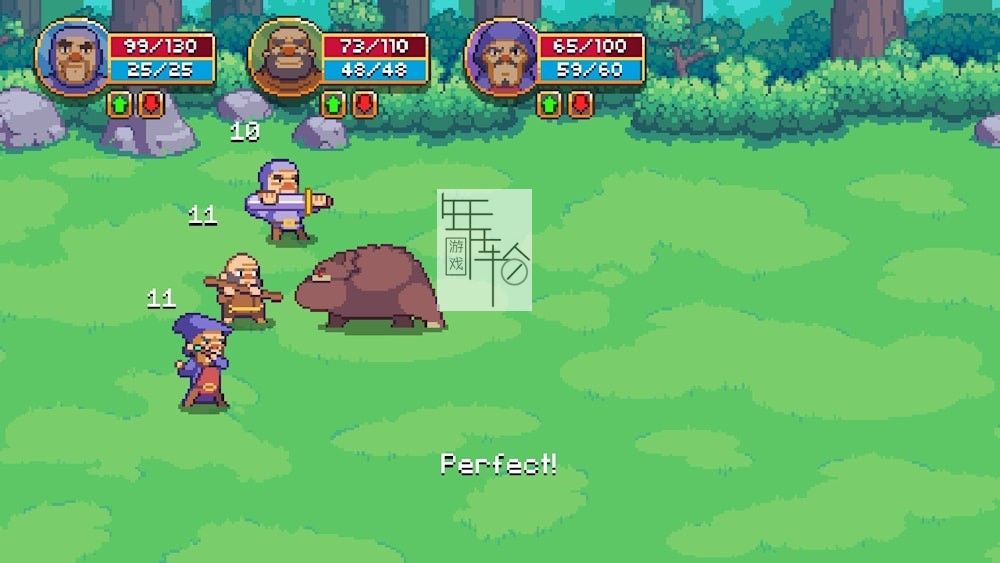Select the blue-helmeted knight portrait
The width and height of the screenshot is (1000, 563).
coord(71,58)
